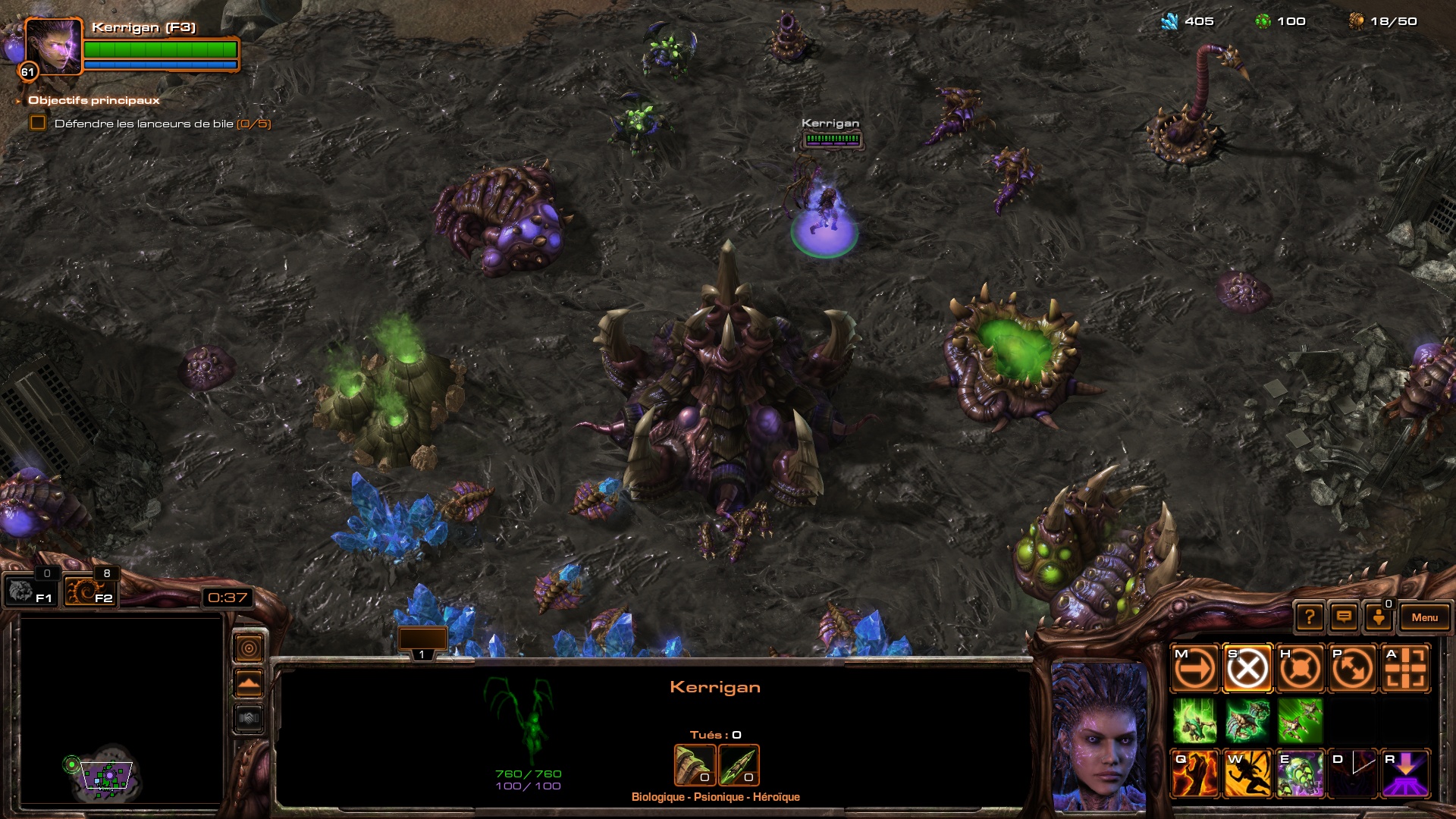Issue the Move command (M)
This screenshot has width=1456, height=819.
pyautogui.click(x=1194, y=669)
